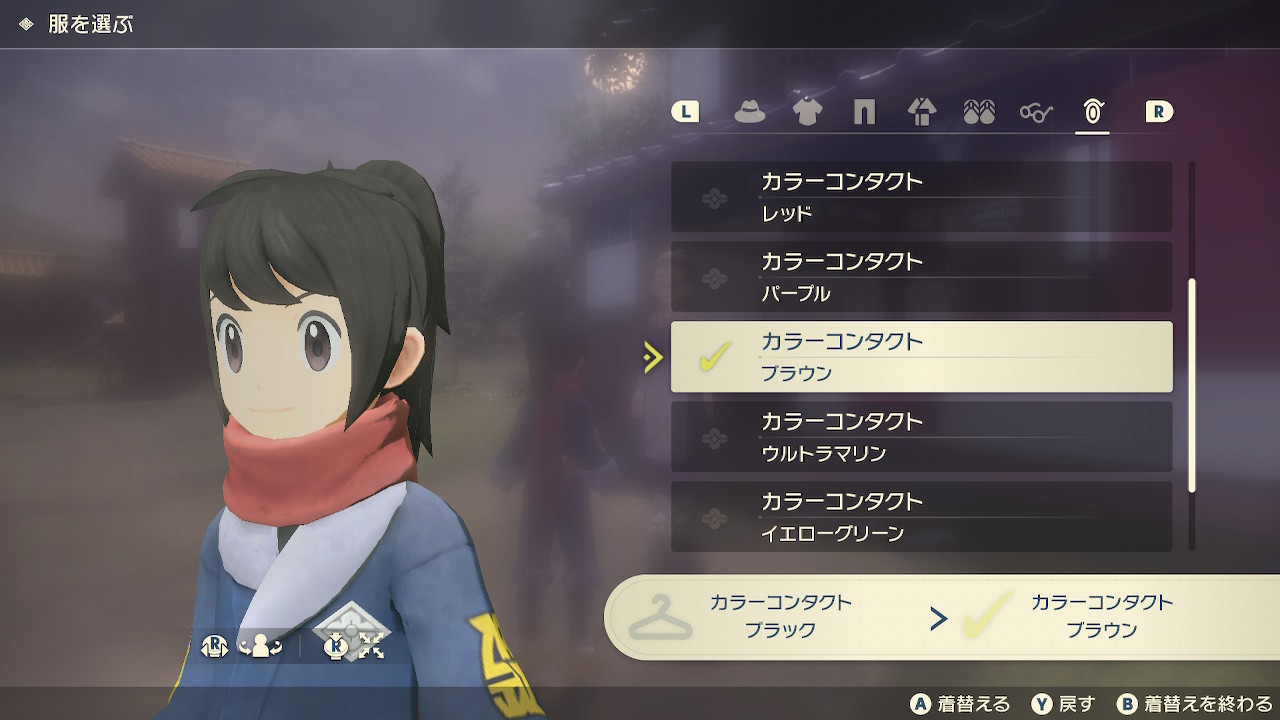Select the contact lens eye tab

point(1093,112)
